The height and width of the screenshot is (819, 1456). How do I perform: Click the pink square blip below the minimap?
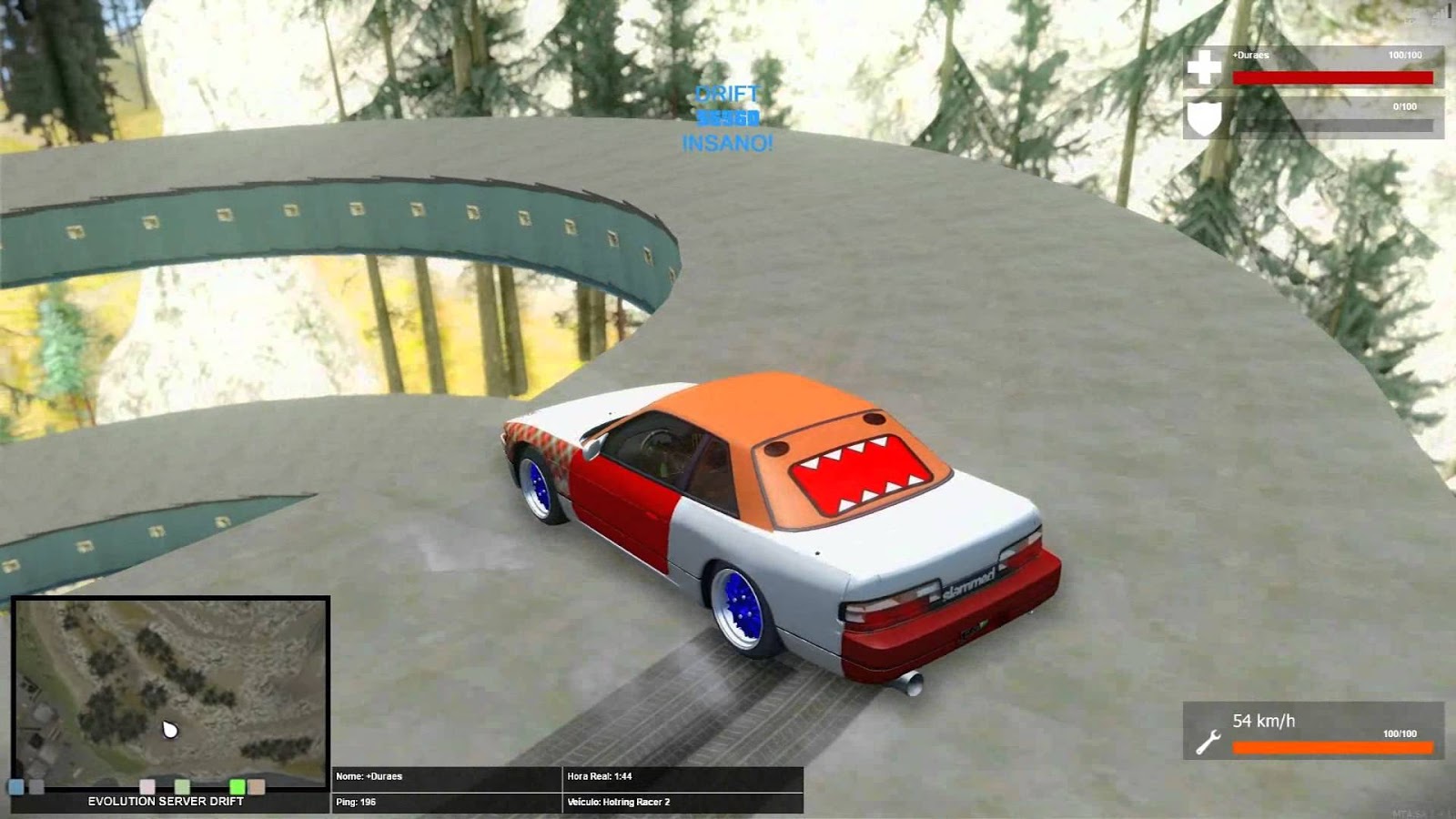[x=147, y=786]
